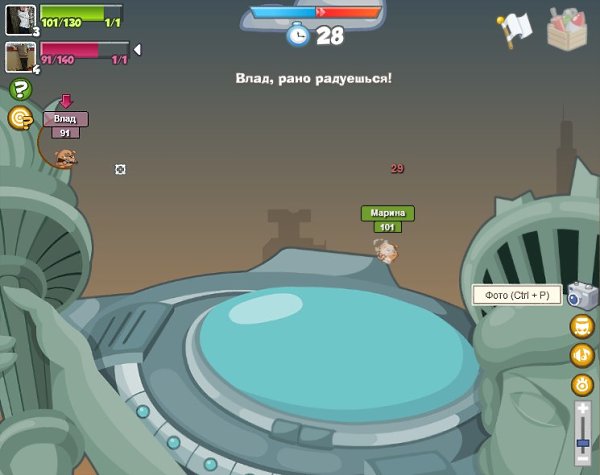
Task: Click the white flag surrender icon
Action: (514, 29)
